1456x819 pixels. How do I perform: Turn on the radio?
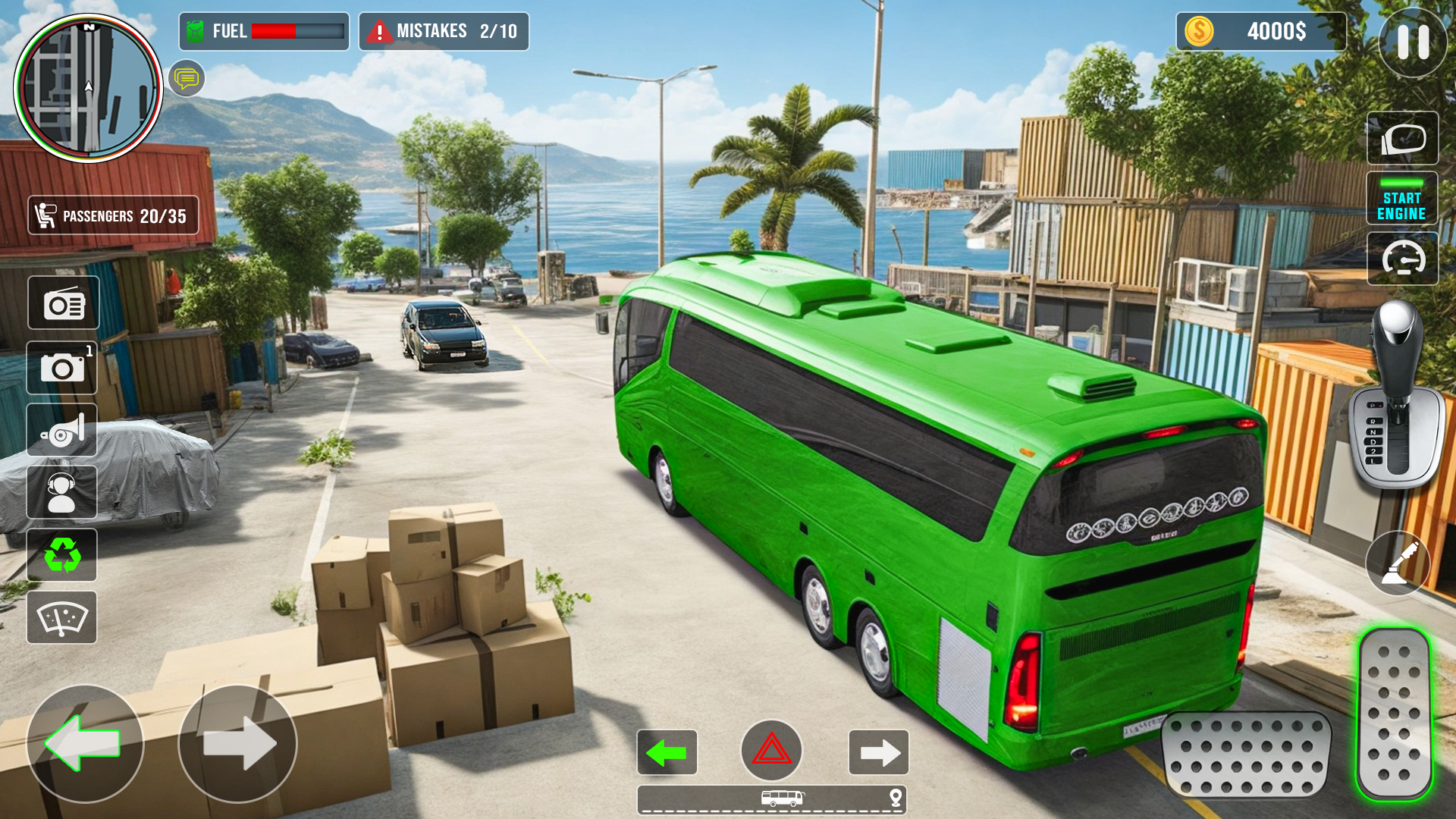click(x=64, y=303)
